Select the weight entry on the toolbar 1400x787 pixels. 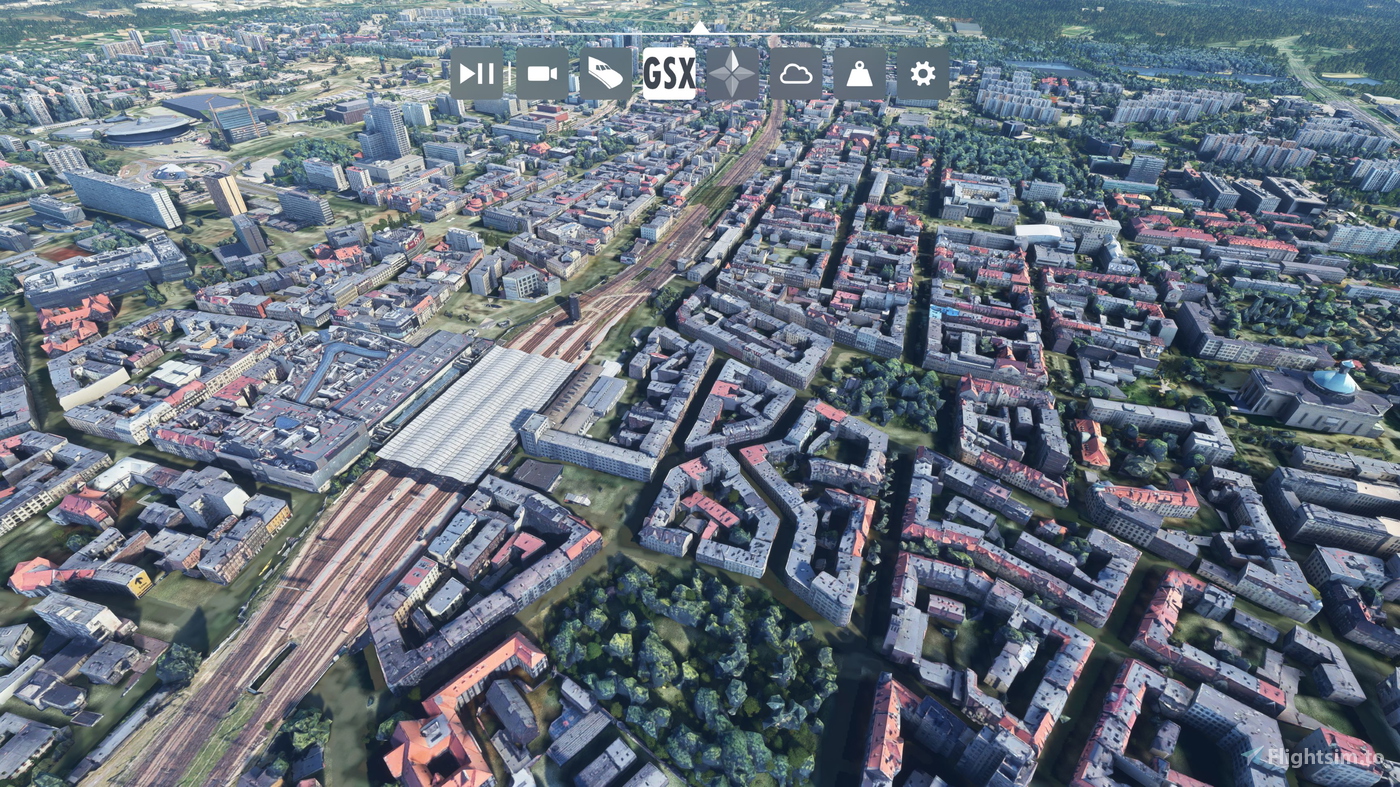click(x=857, y=72)
